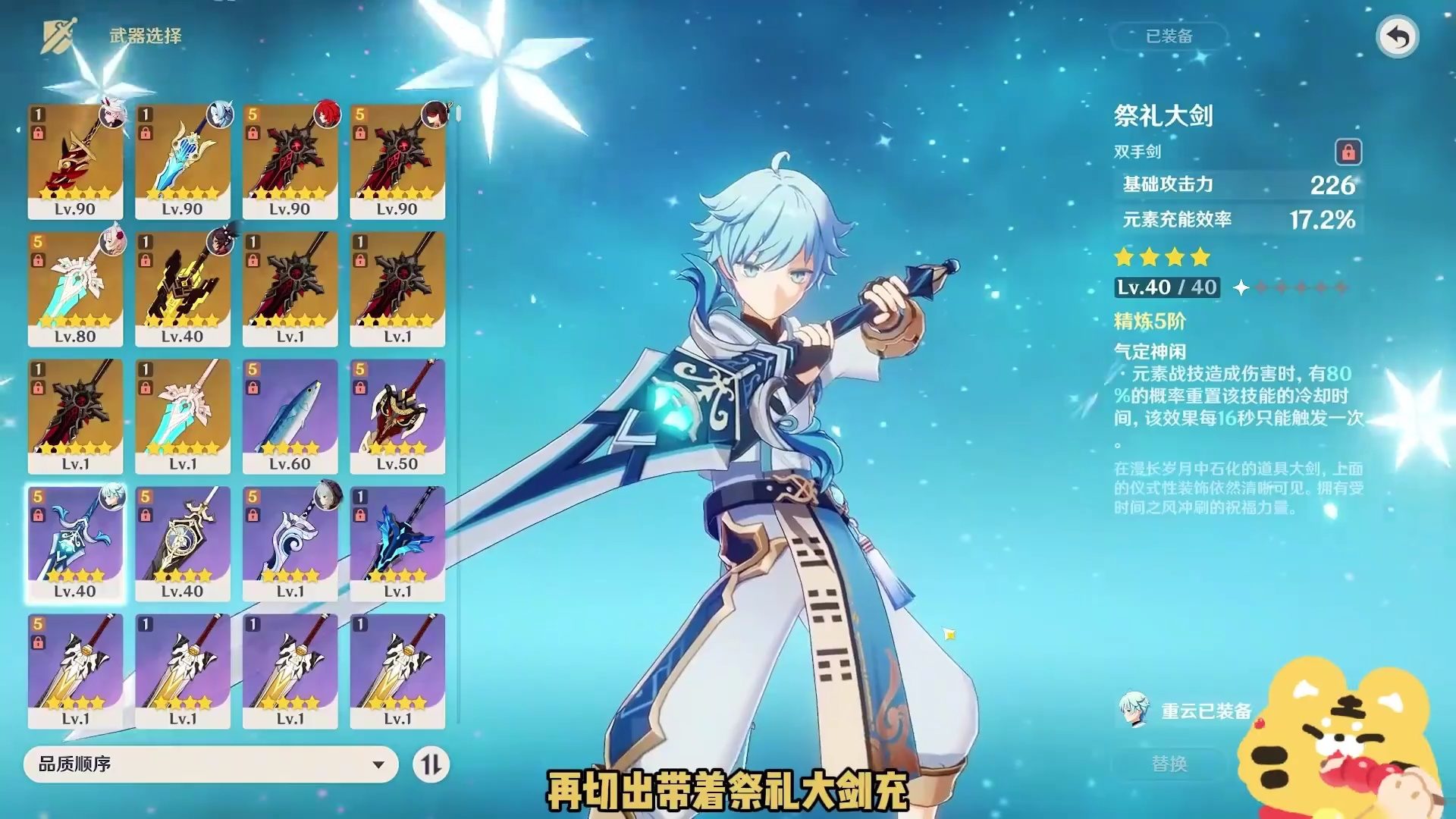This screenshot has width=1456, height=819.
Task: Select the Lv.1 silver claymore with character avatar
Action: pos(290,543)
